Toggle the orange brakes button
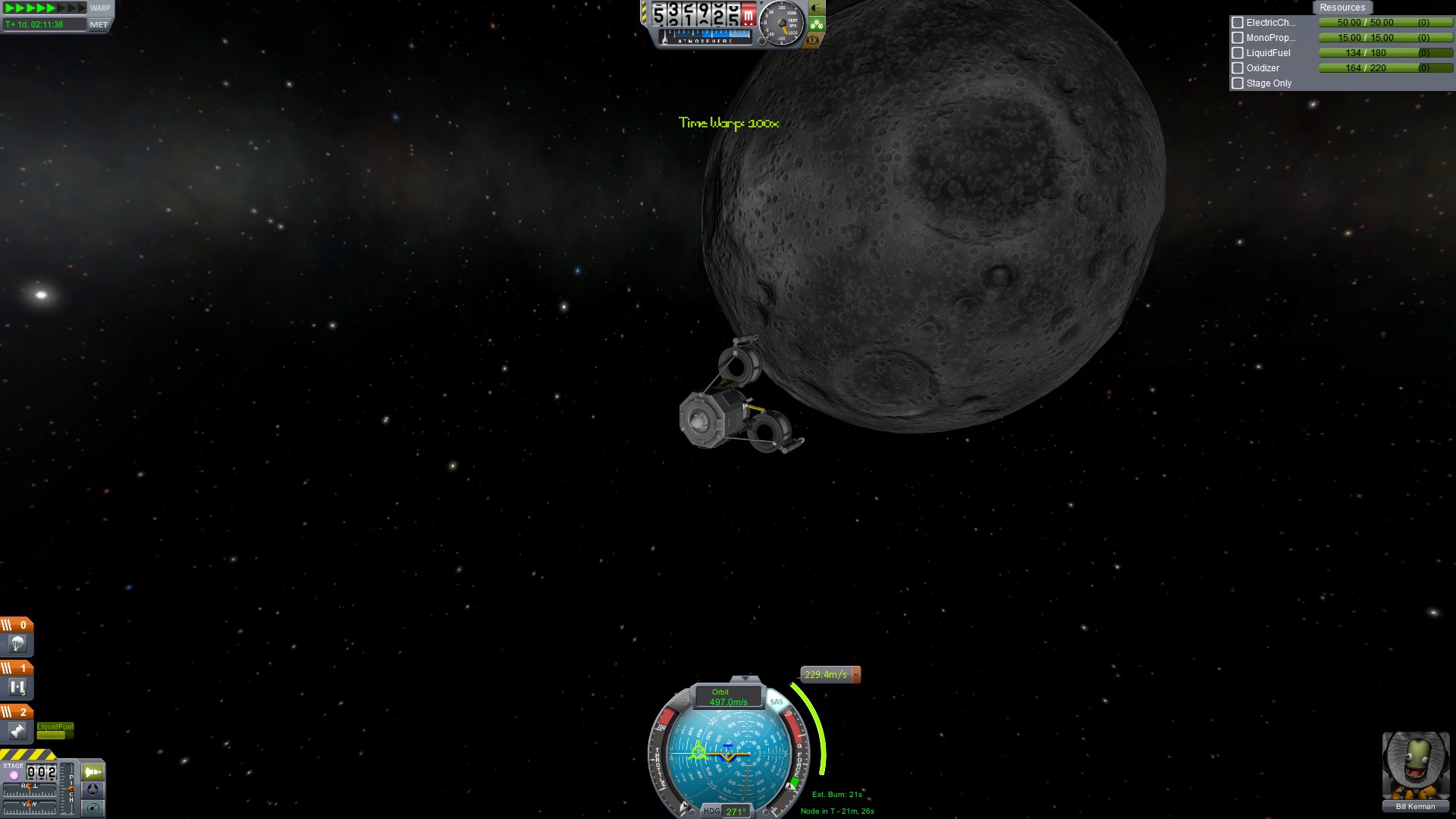 point(814,40)
